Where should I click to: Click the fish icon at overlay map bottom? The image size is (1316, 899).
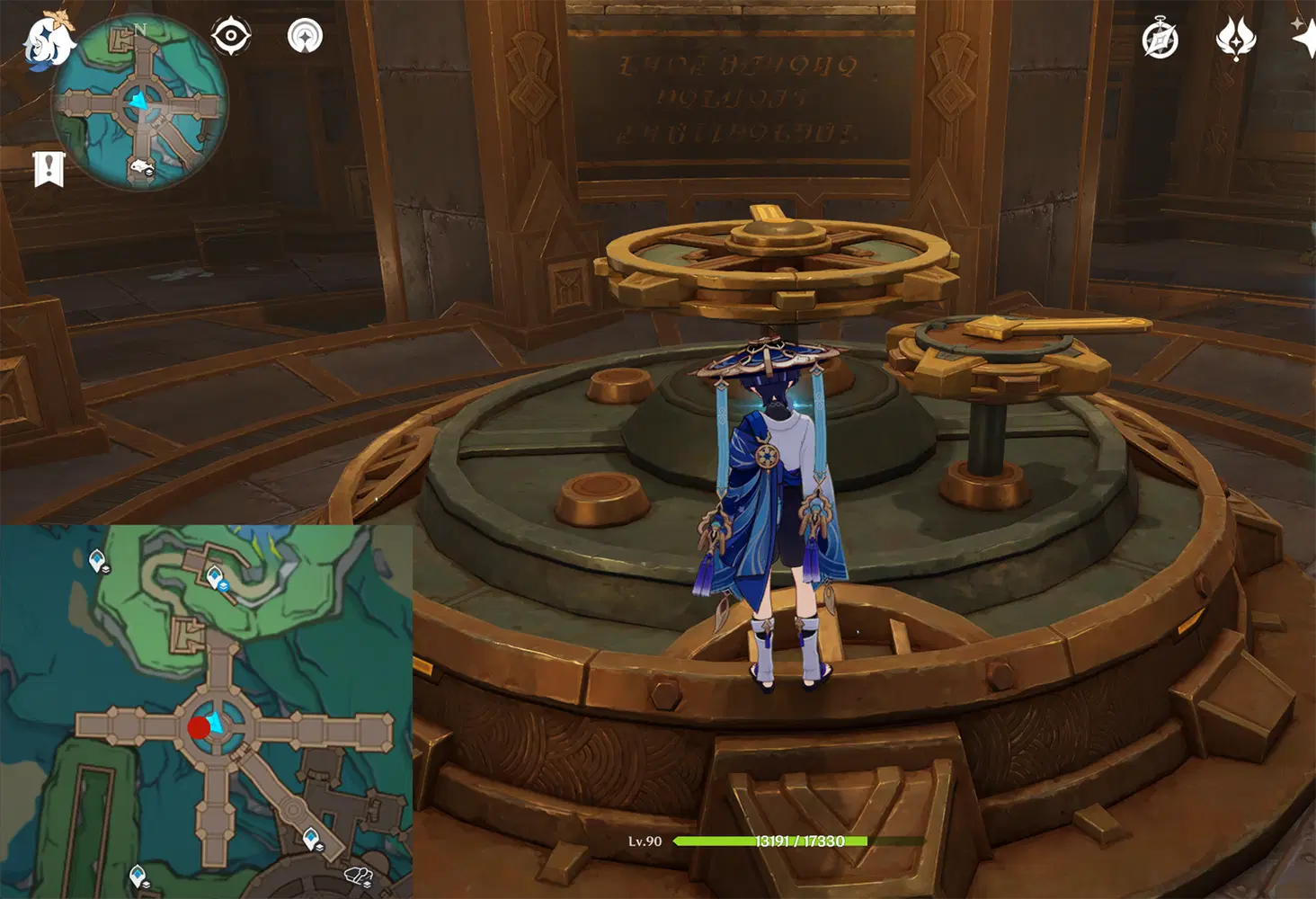point(357,874)
